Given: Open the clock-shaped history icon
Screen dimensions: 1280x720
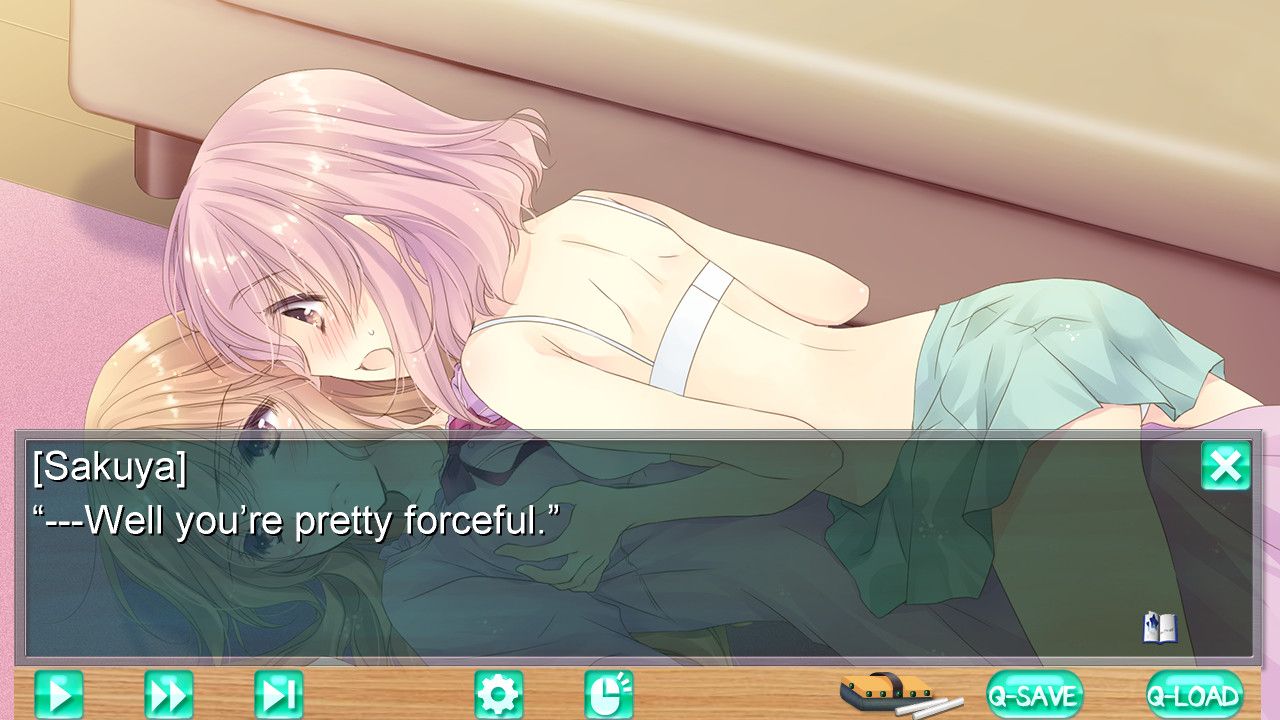Looking at the screenshot, I should point(608,694).
